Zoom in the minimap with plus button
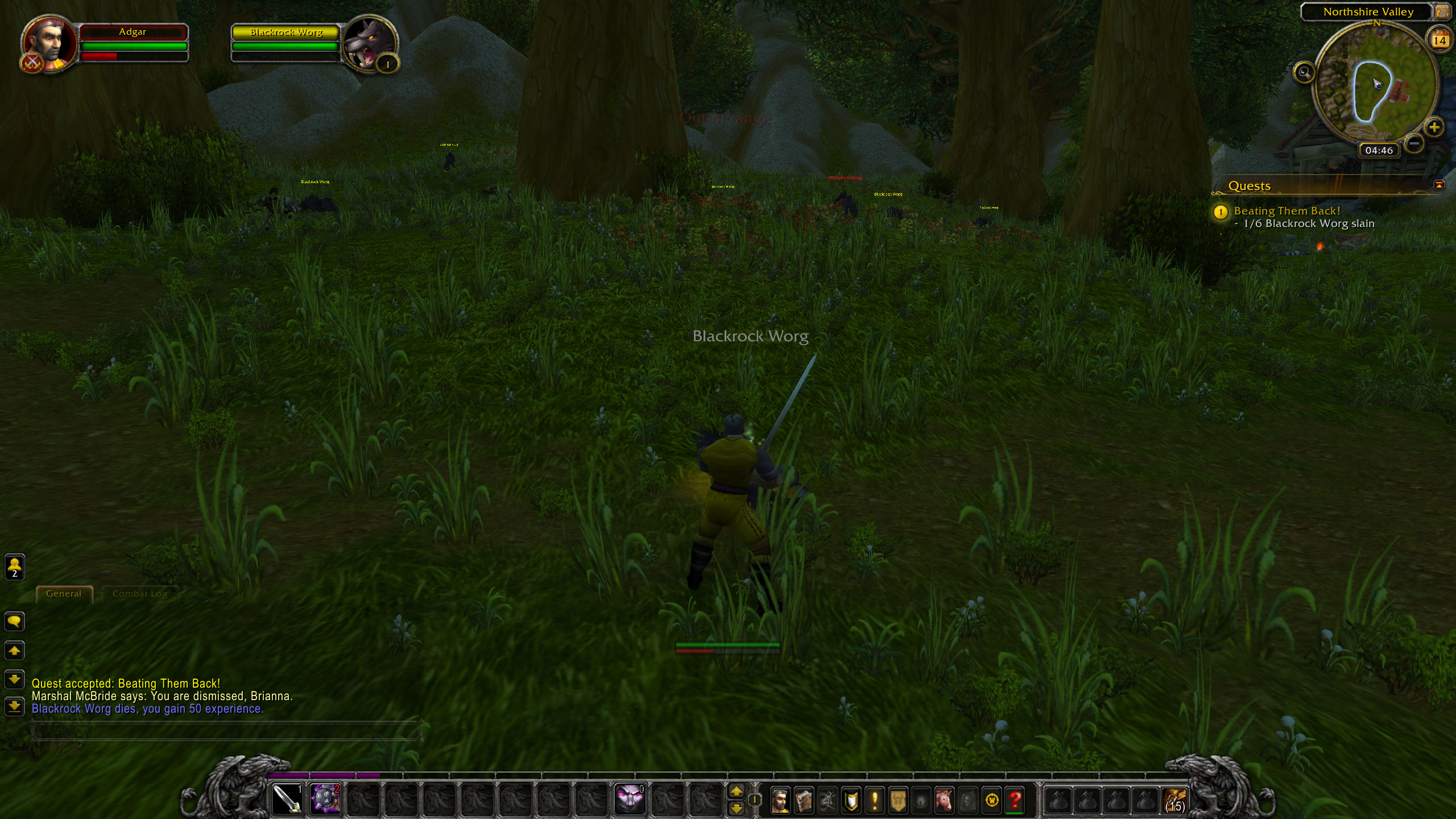1456x819 pixels. pos(1434,127)
